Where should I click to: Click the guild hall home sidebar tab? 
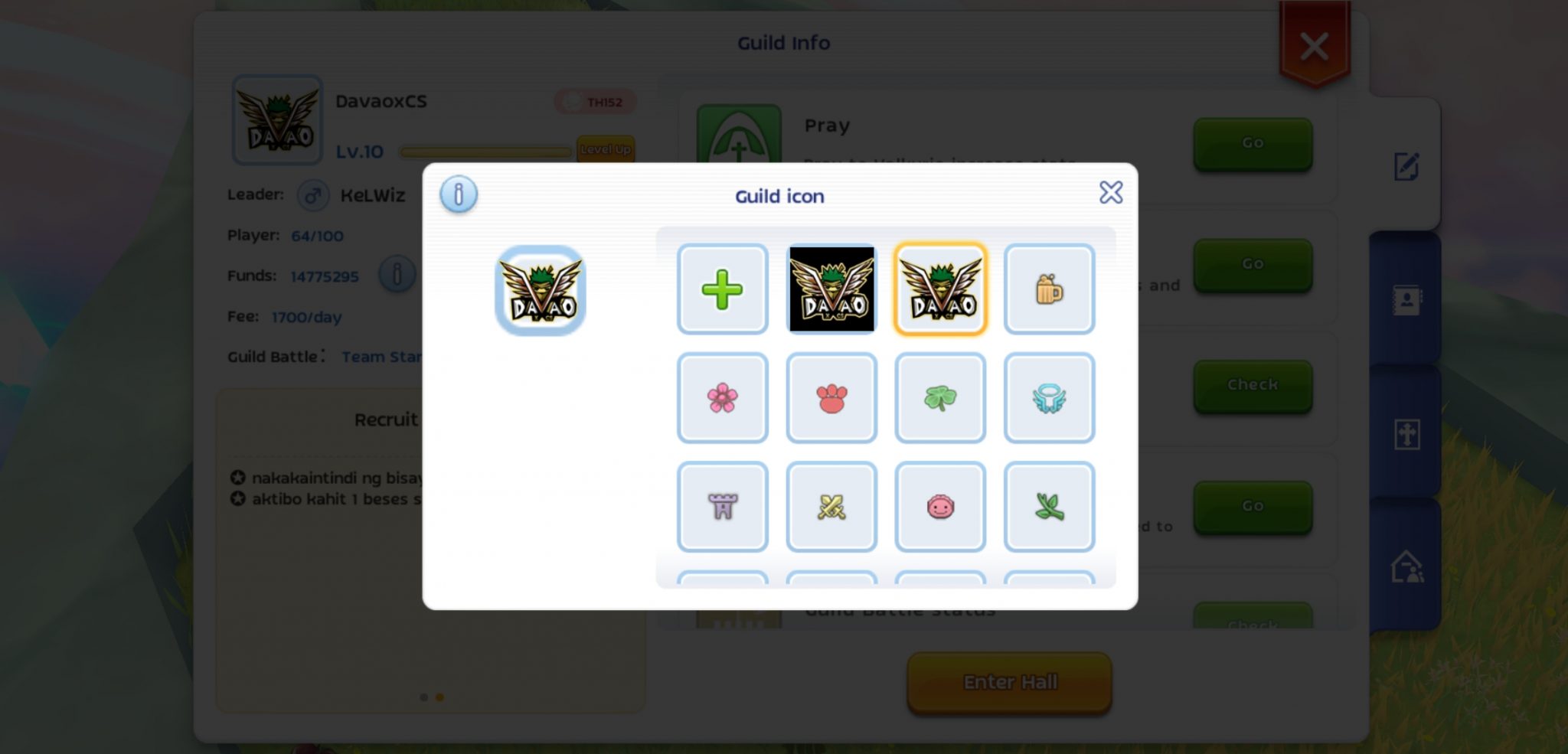[1408, 566]
